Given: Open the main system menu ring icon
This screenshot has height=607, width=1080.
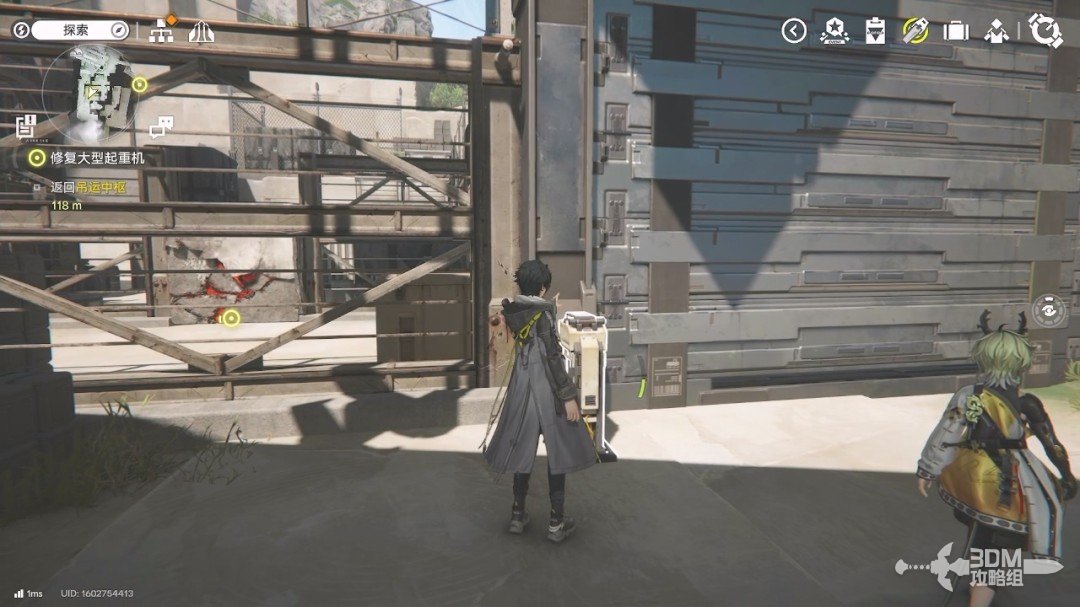Looking at the screenshot, I should tap(1045, 31).
